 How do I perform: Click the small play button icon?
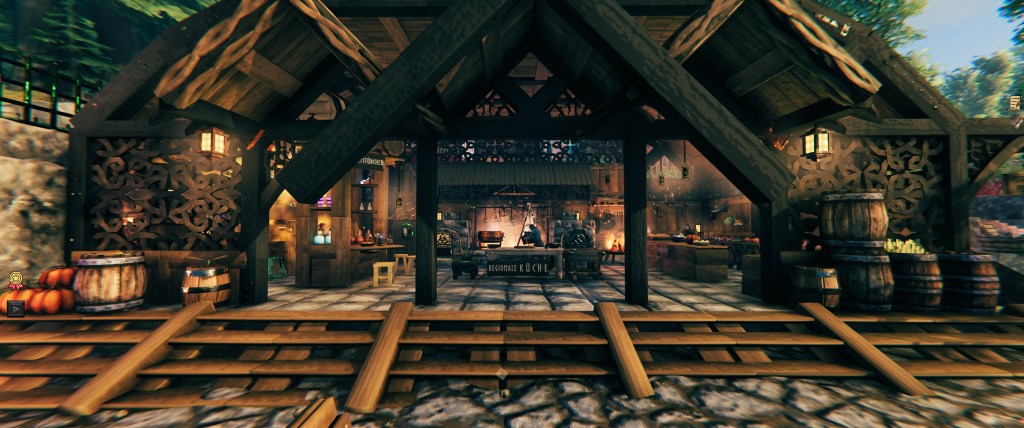pos(15,308)
